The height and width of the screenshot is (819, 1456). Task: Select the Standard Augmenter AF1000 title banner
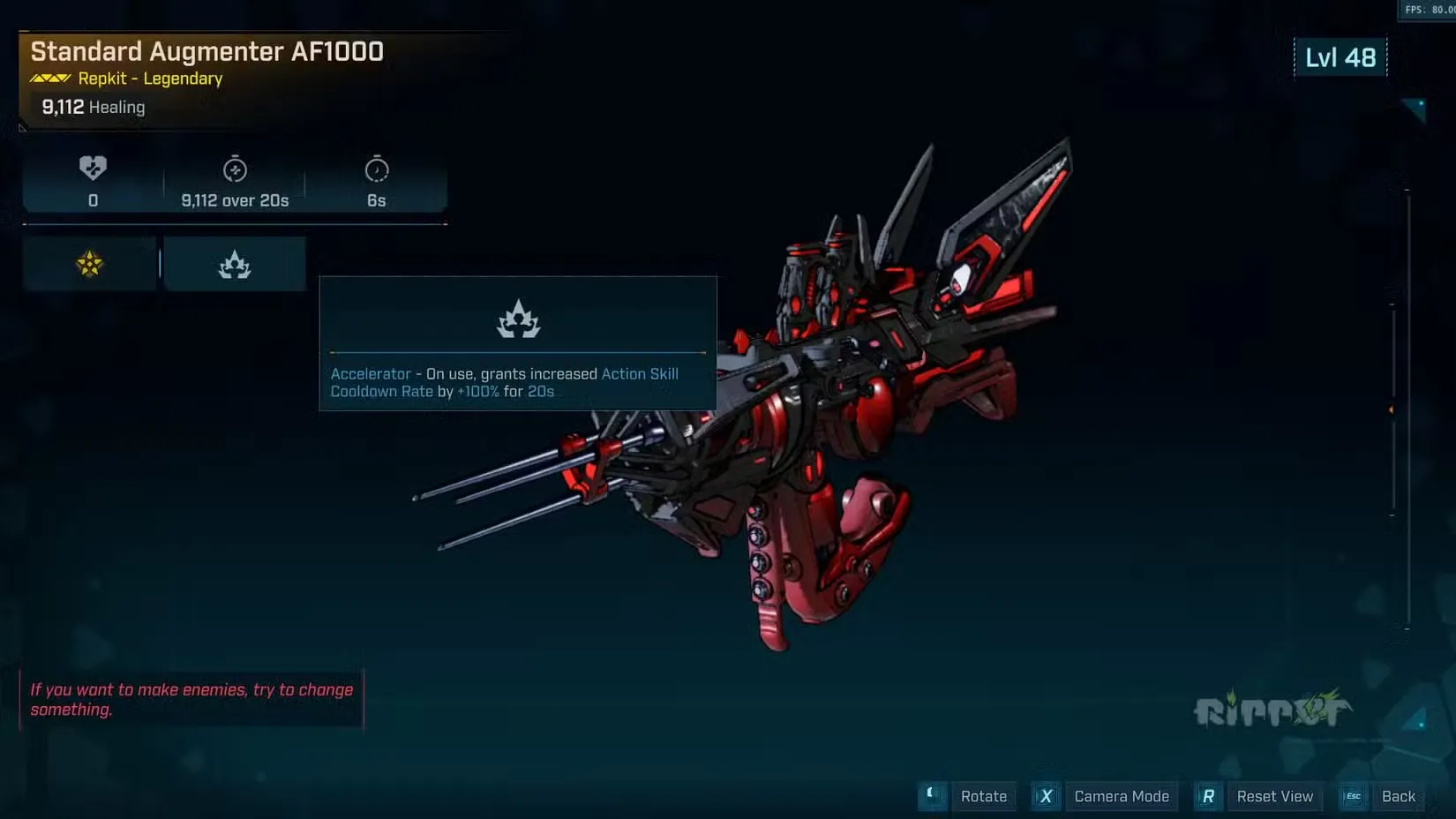[207, 51]
